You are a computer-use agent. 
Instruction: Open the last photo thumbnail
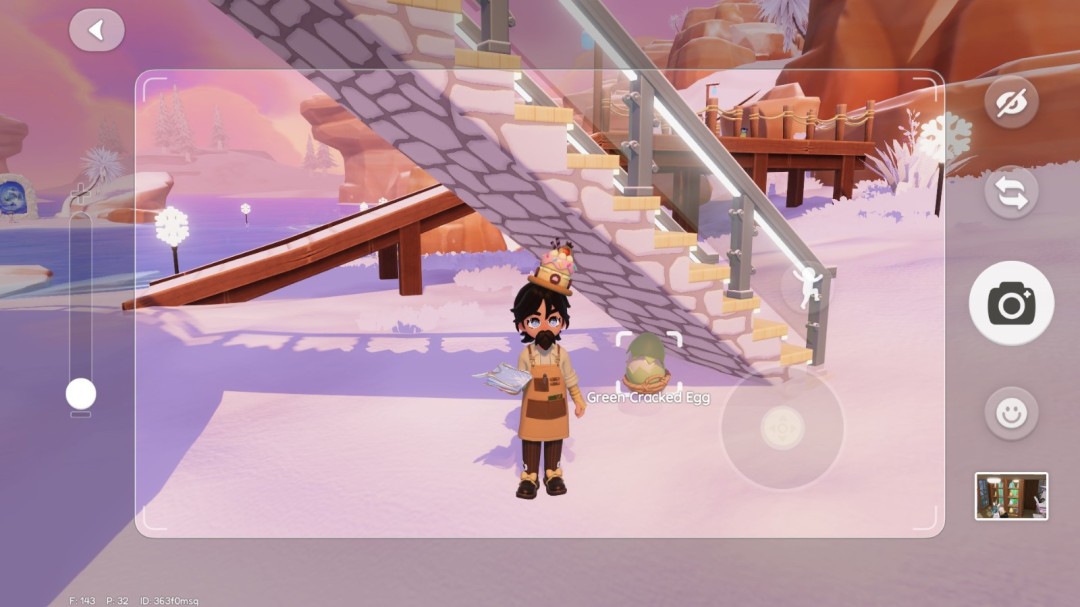[x=1011, y=496]
